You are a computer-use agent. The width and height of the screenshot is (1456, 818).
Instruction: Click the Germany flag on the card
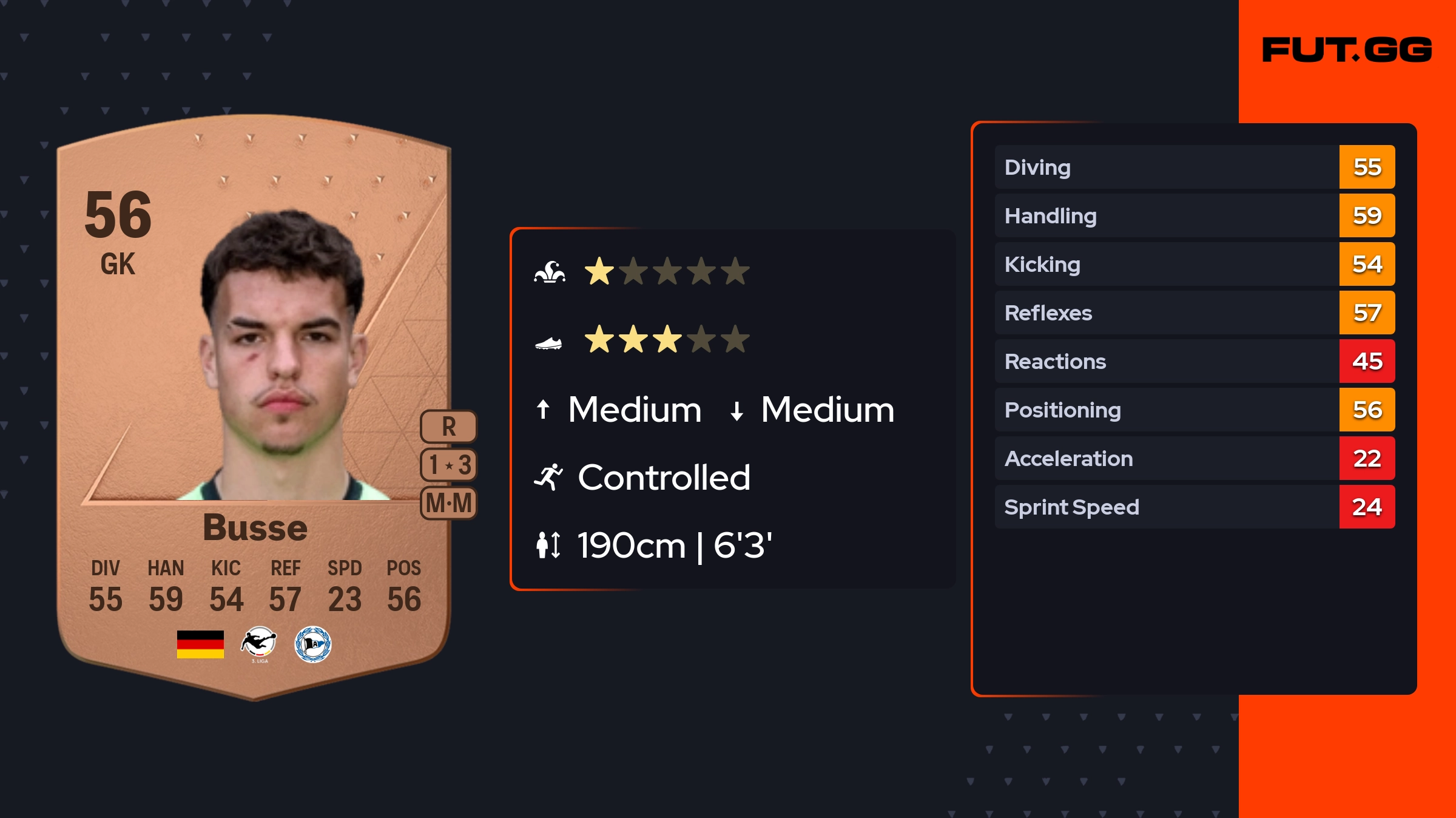(x=200, y=644)
